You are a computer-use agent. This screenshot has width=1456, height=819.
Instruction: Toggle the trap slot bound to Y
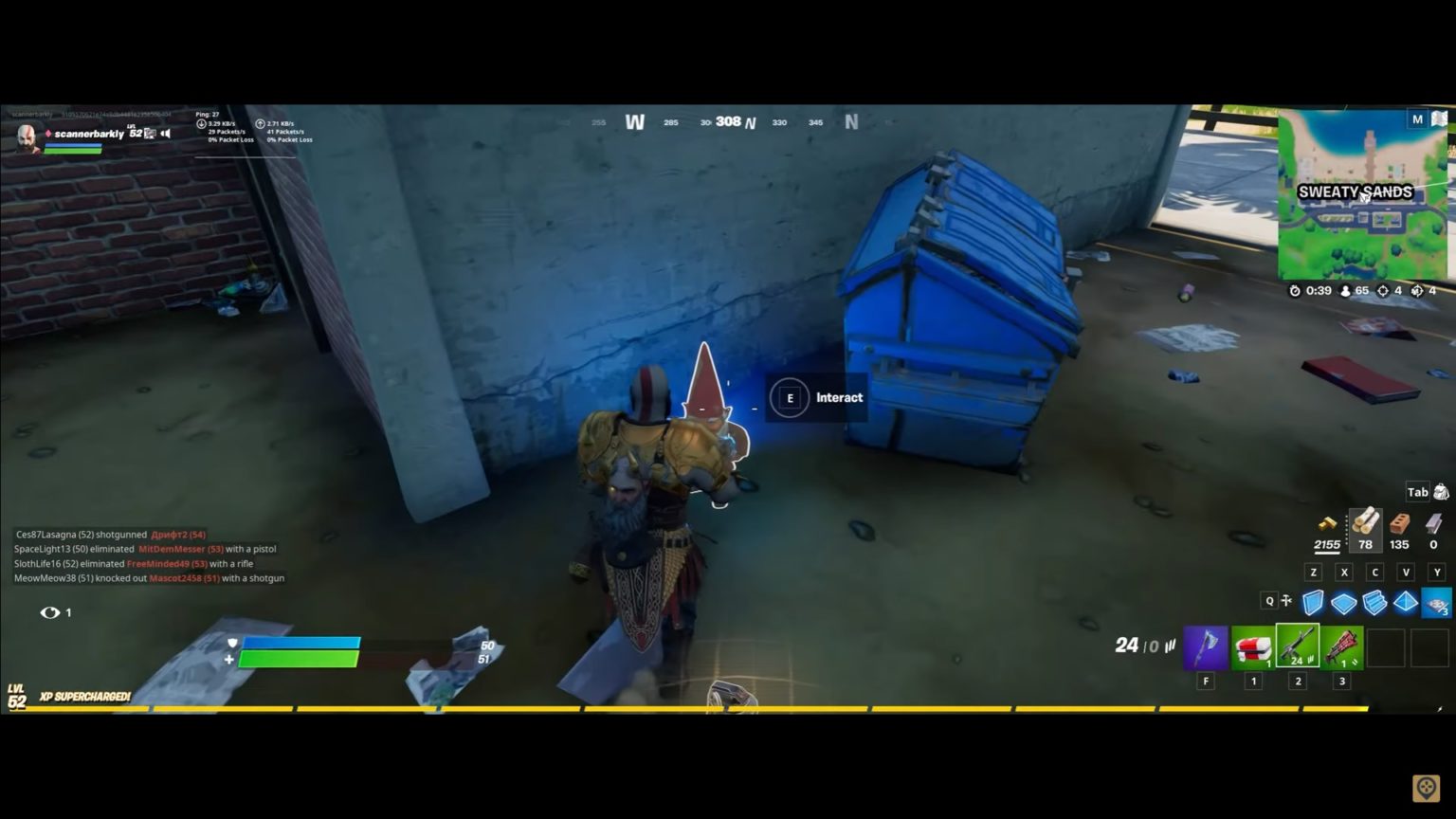1436,601
